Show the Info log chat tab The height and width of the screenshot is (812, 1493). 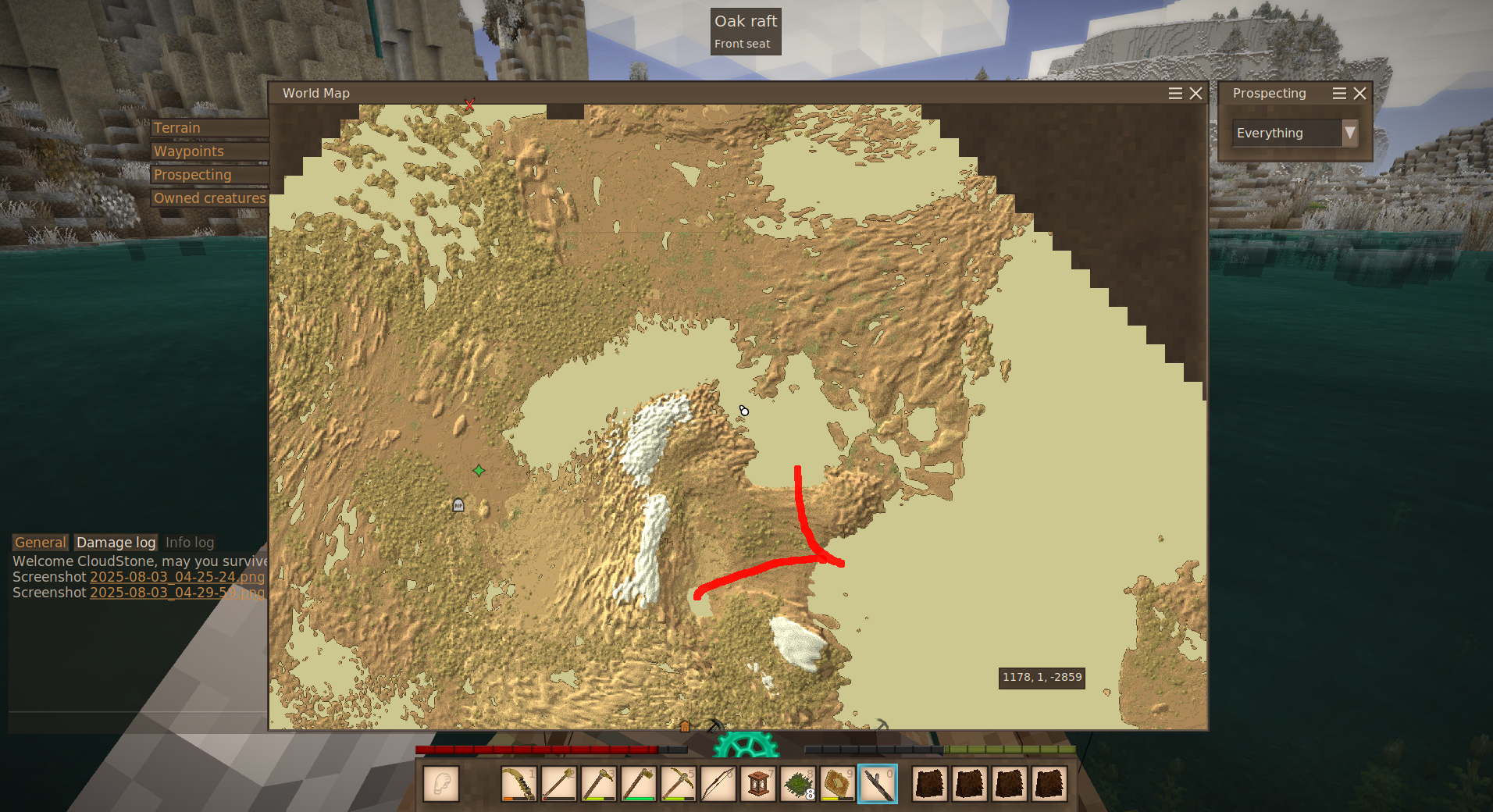pos(190,543)
